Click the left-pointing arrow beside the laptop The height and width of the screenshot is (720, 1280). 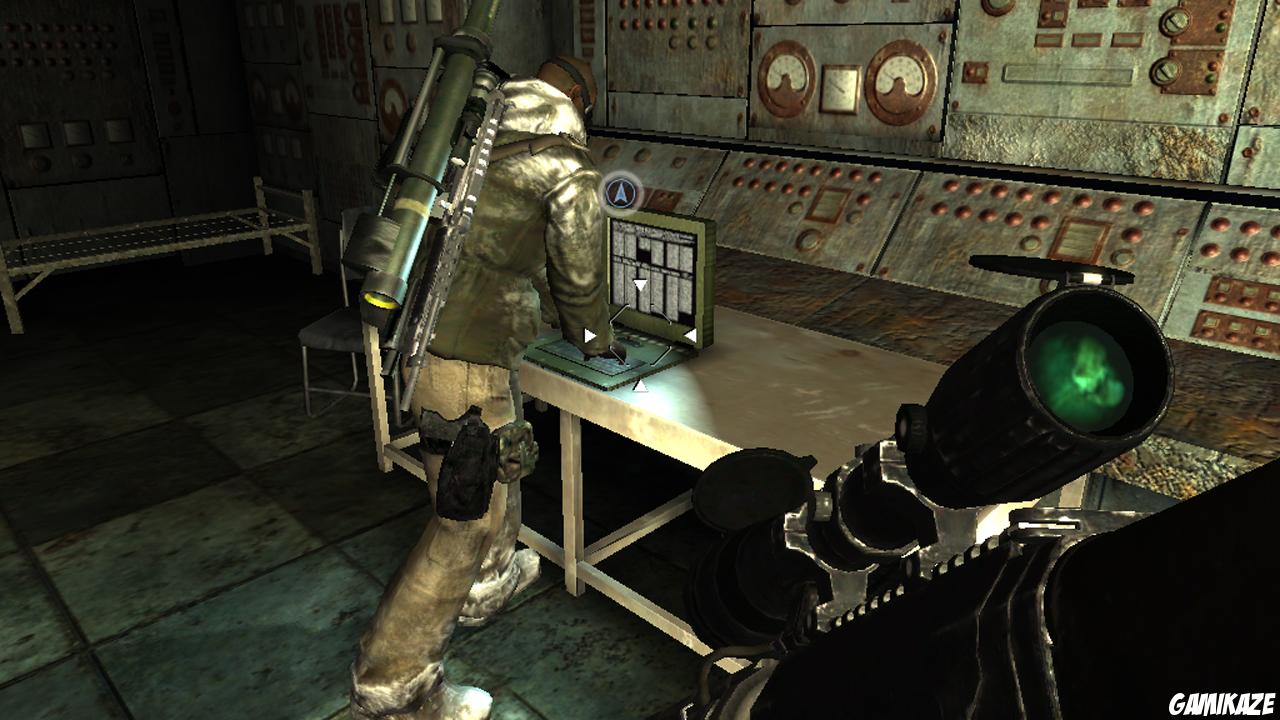[x=589, y=334]
